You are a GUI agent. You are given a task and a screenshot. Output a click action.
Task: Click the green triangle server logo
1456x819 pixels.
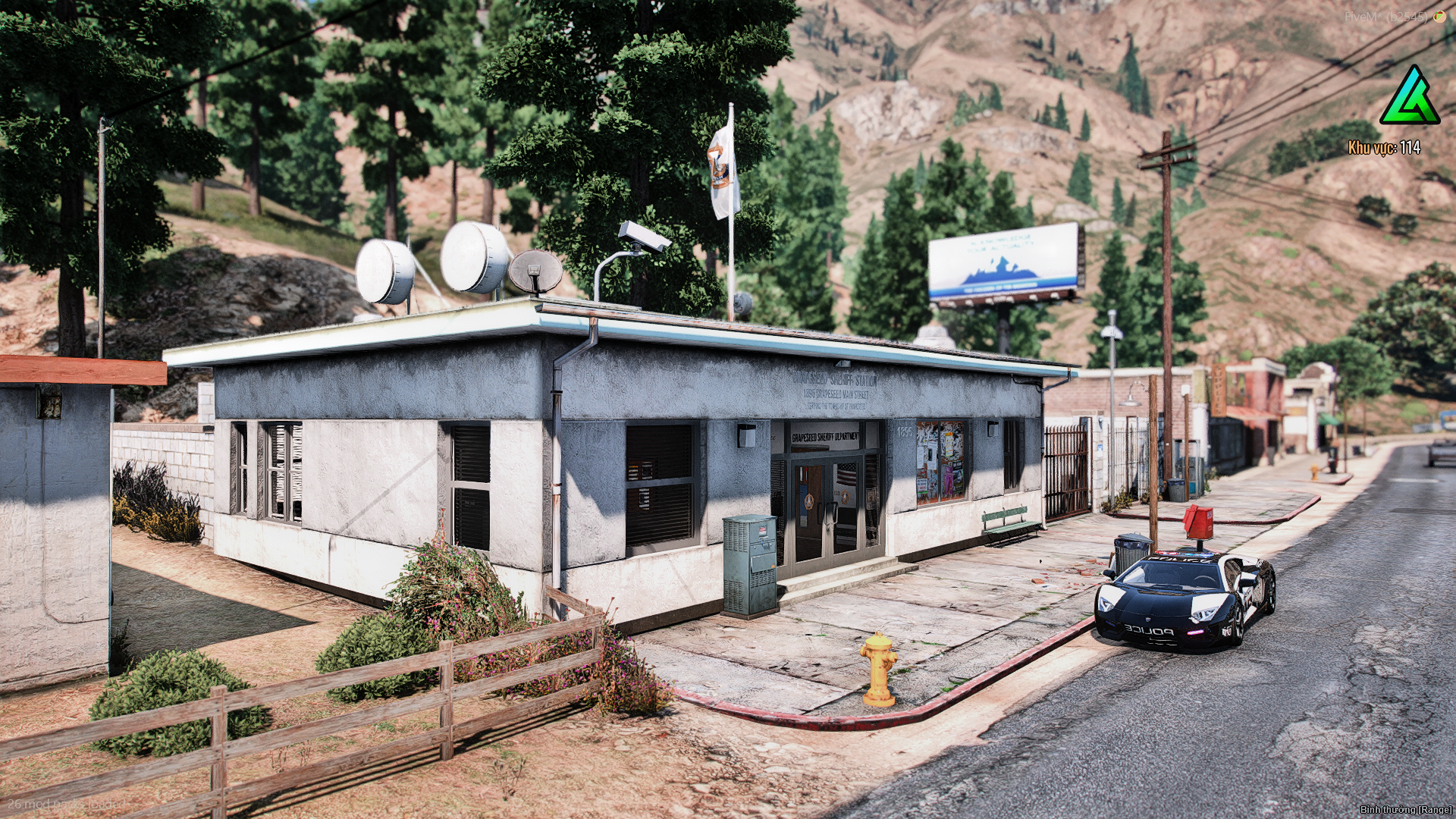click(1410, 98)
